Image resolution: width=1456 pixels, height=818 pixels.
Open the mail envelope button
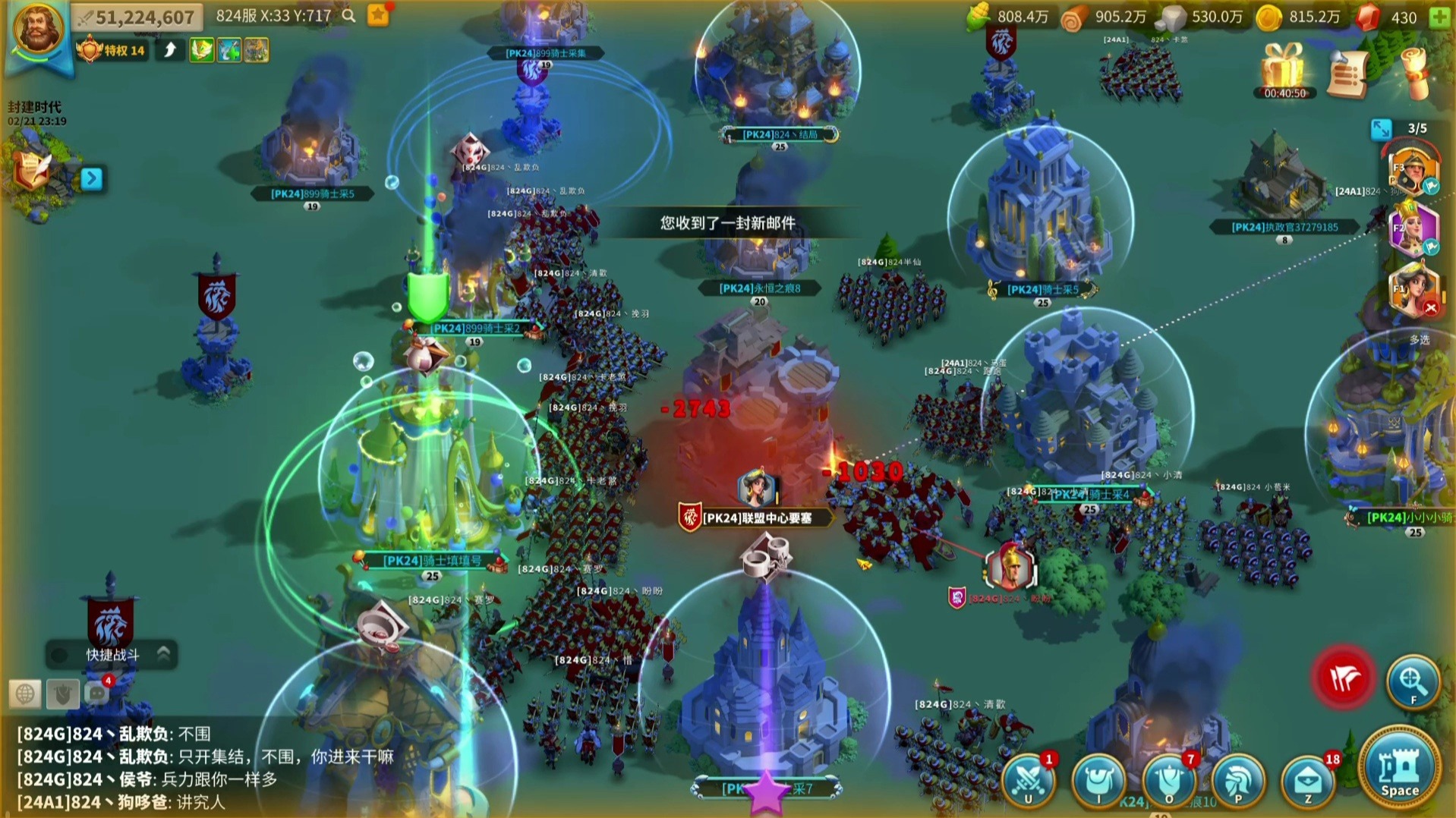pos(1307,780)
